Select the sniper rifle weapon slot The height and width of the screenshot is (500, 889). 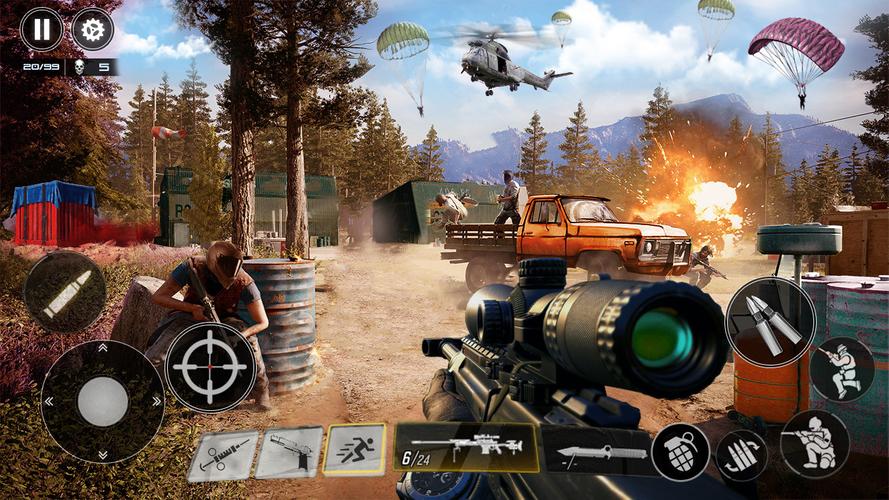[466, 446]
